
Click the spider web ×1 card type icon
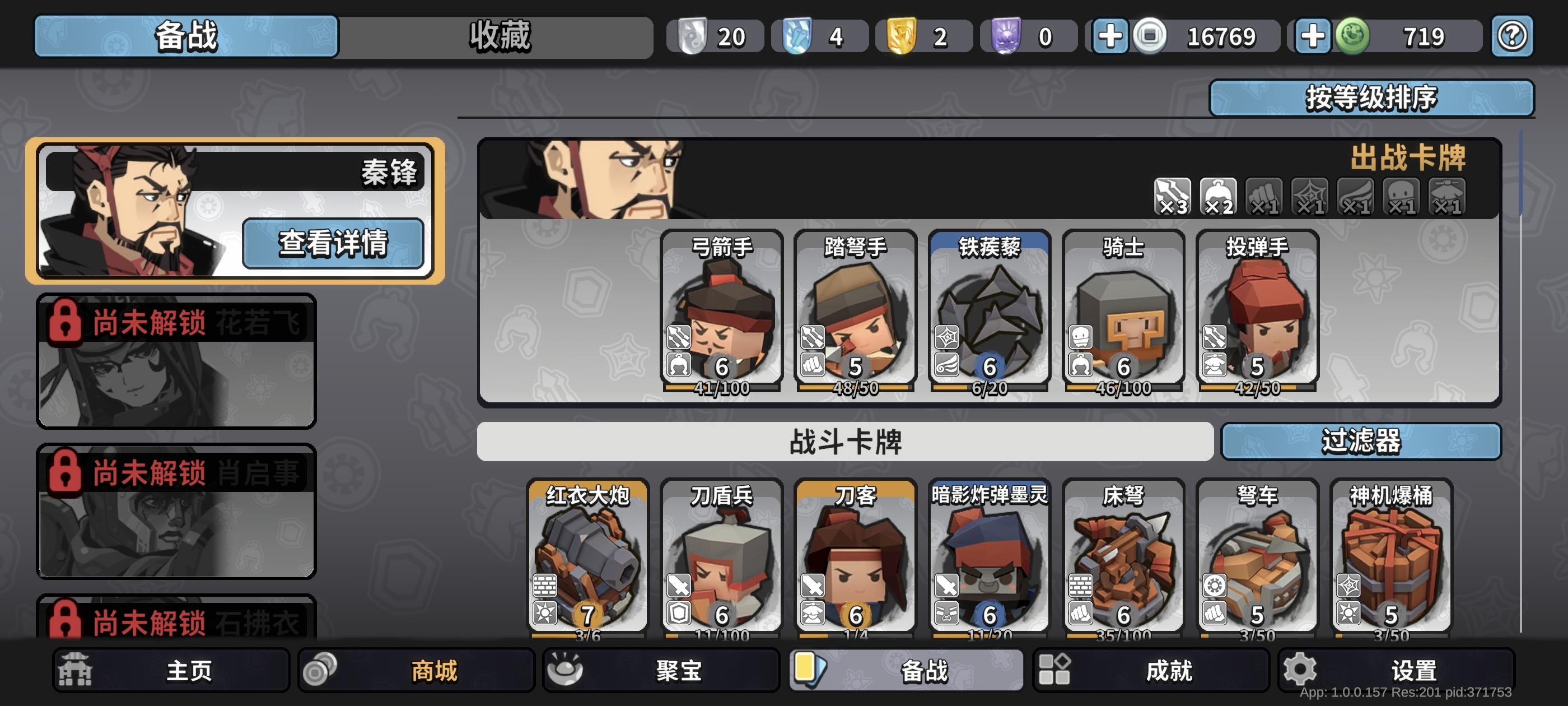click(x=1309, y=196)
